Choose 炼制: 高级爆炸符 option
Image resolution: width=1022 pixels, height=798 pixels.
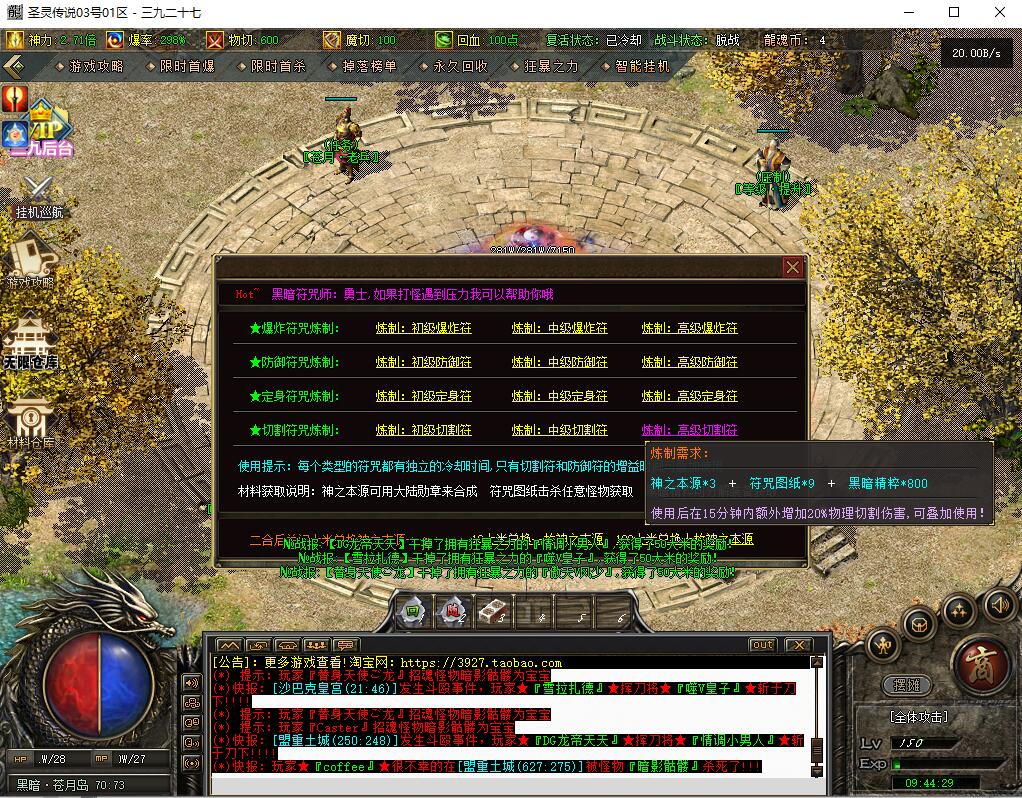pyautogui.click(x=689, y=328)
